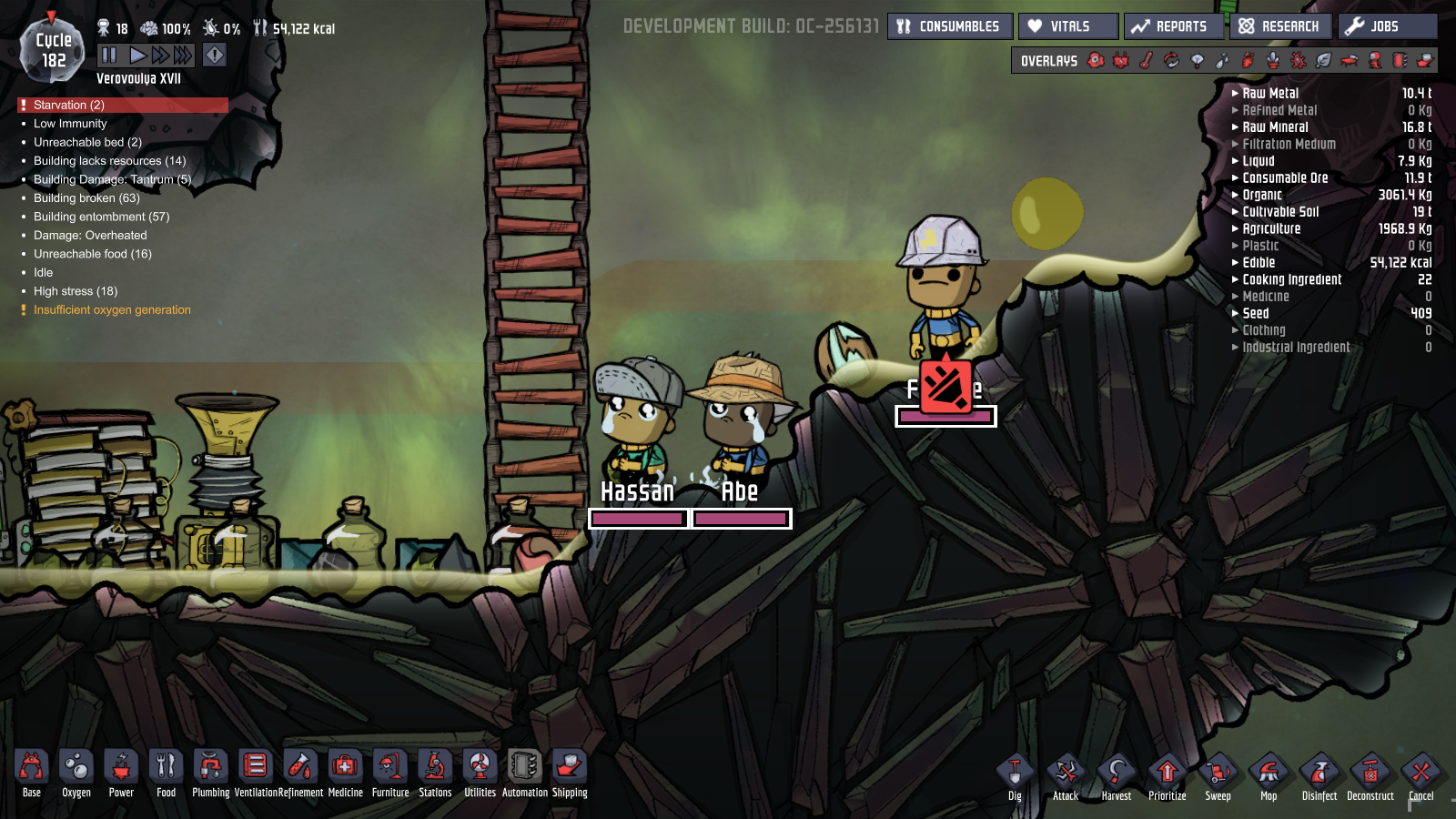Open the Oxygen build category
1456x819 pixels.
point(76,773)
